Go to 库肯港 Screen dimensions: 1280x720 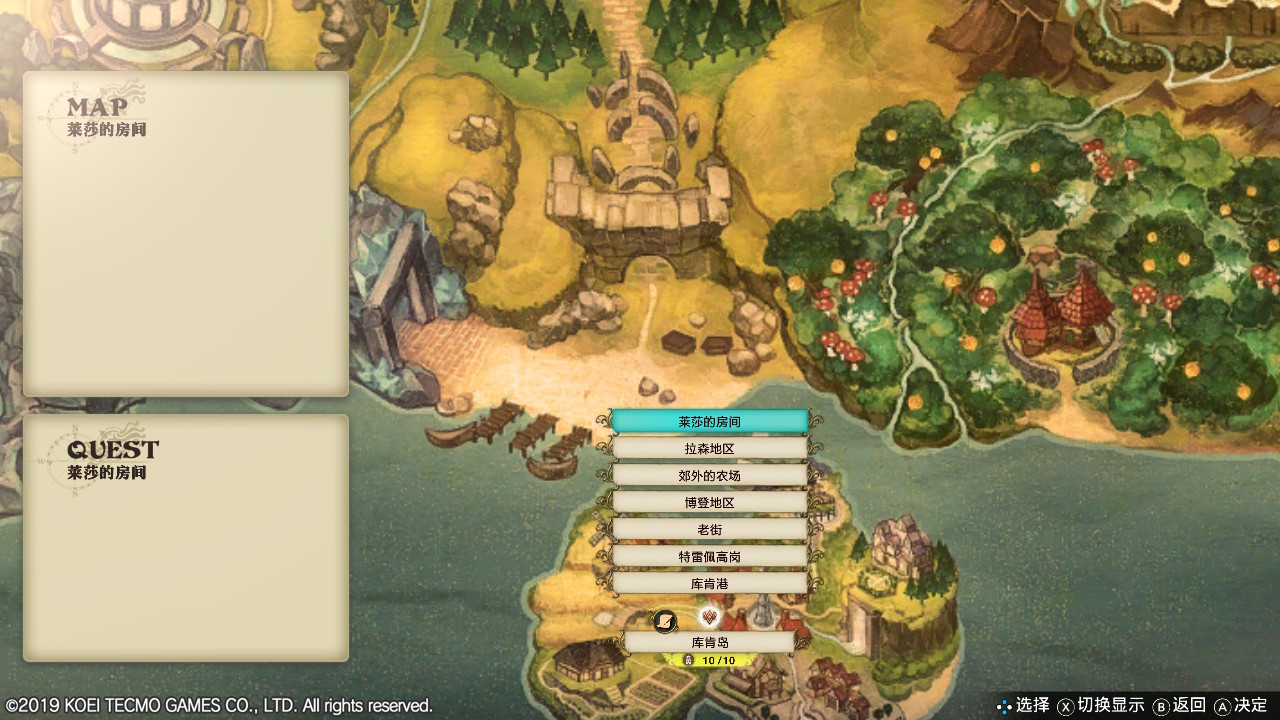tap(709, 583)
